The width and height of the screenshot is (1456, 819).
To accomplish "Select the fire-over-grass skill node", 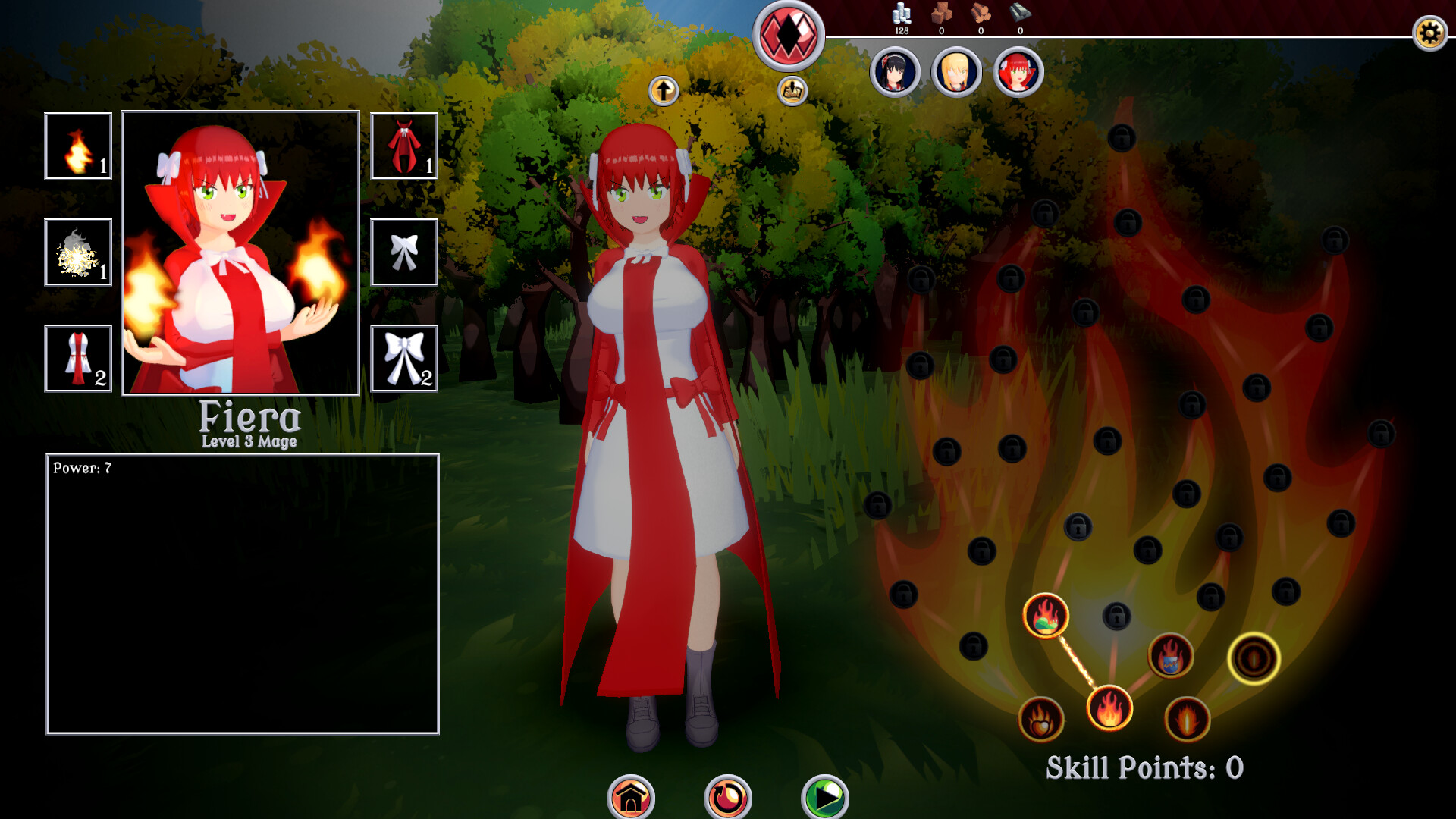I will click(x=1046, y=615).
